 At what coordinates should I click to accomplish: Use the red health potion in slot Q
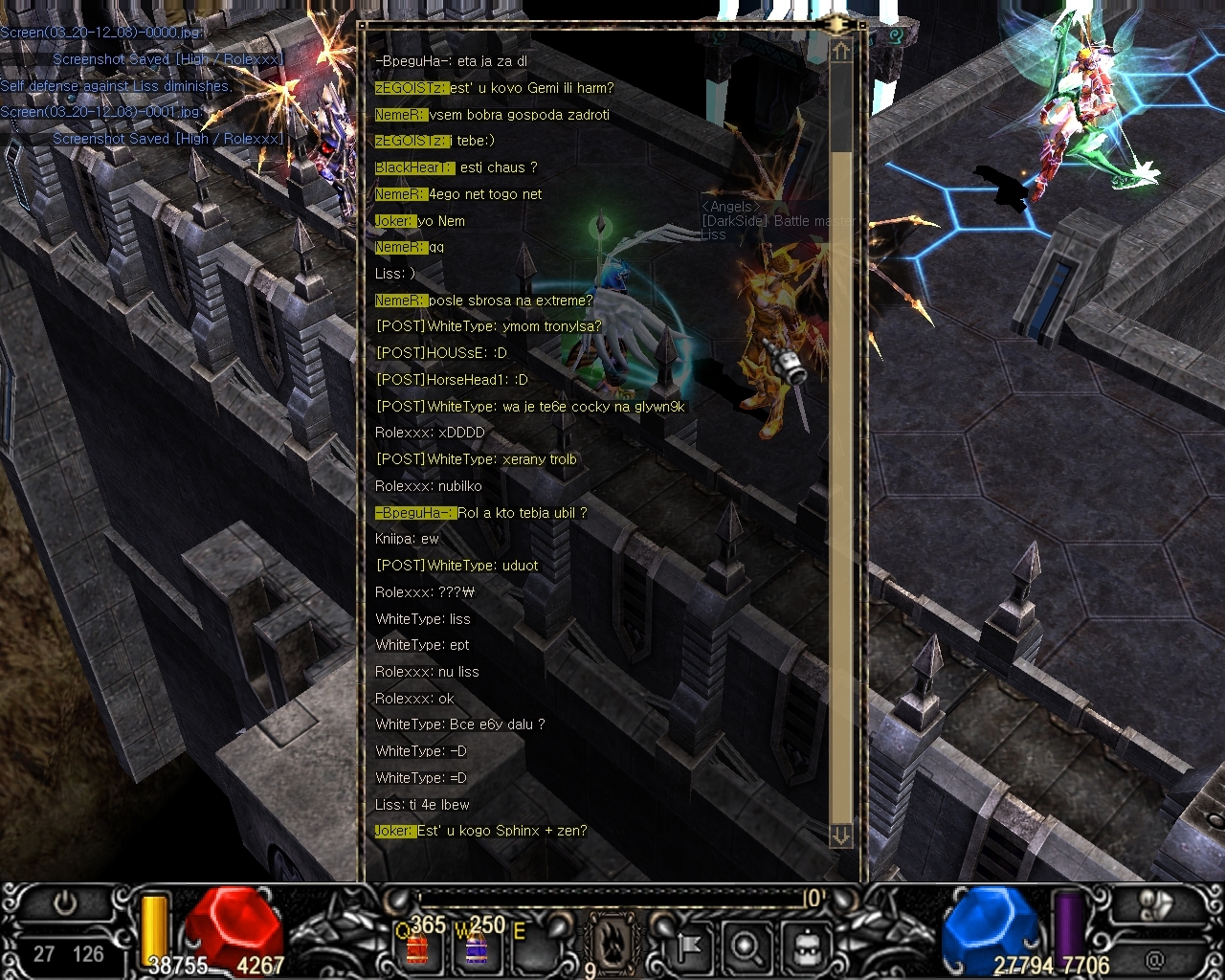coord(418,948)
